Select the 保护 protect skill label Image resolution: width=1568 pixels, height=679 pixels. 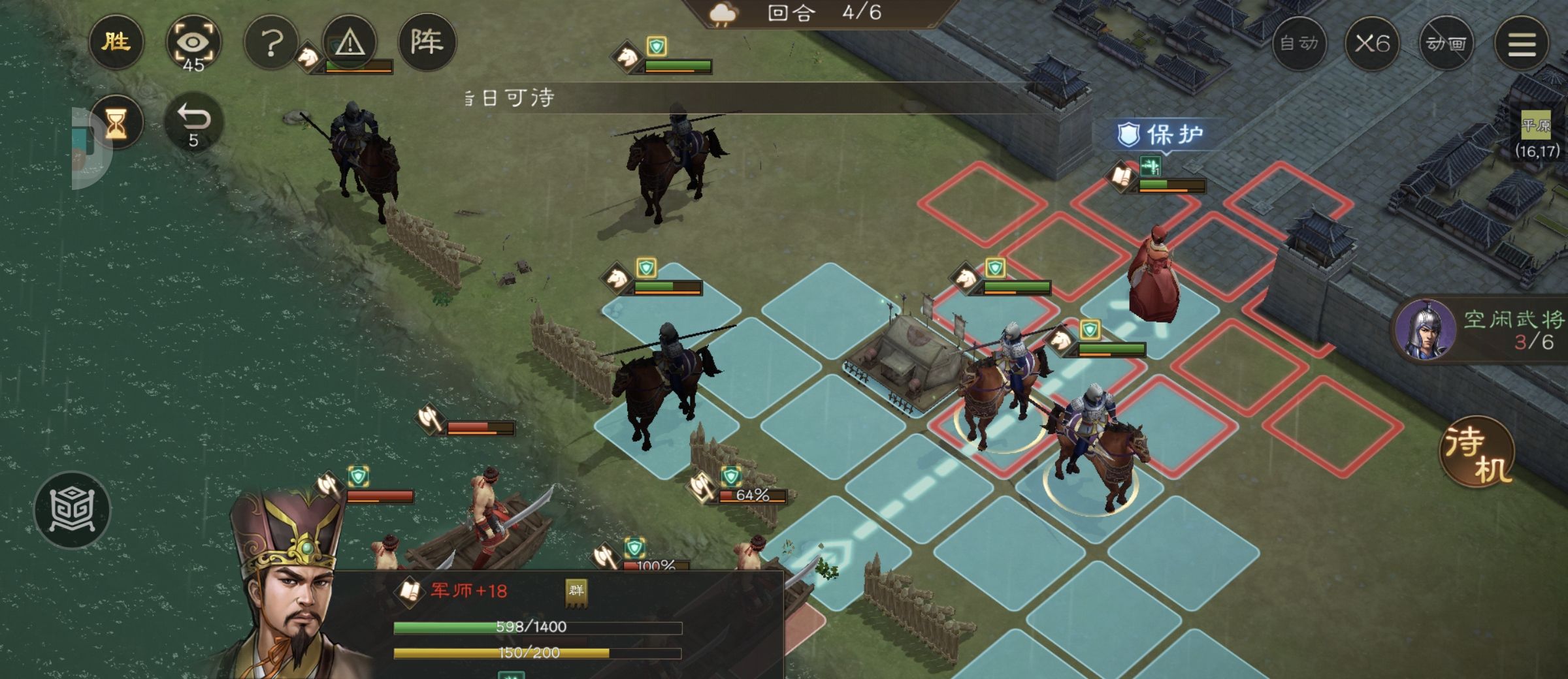[1160, 135]
